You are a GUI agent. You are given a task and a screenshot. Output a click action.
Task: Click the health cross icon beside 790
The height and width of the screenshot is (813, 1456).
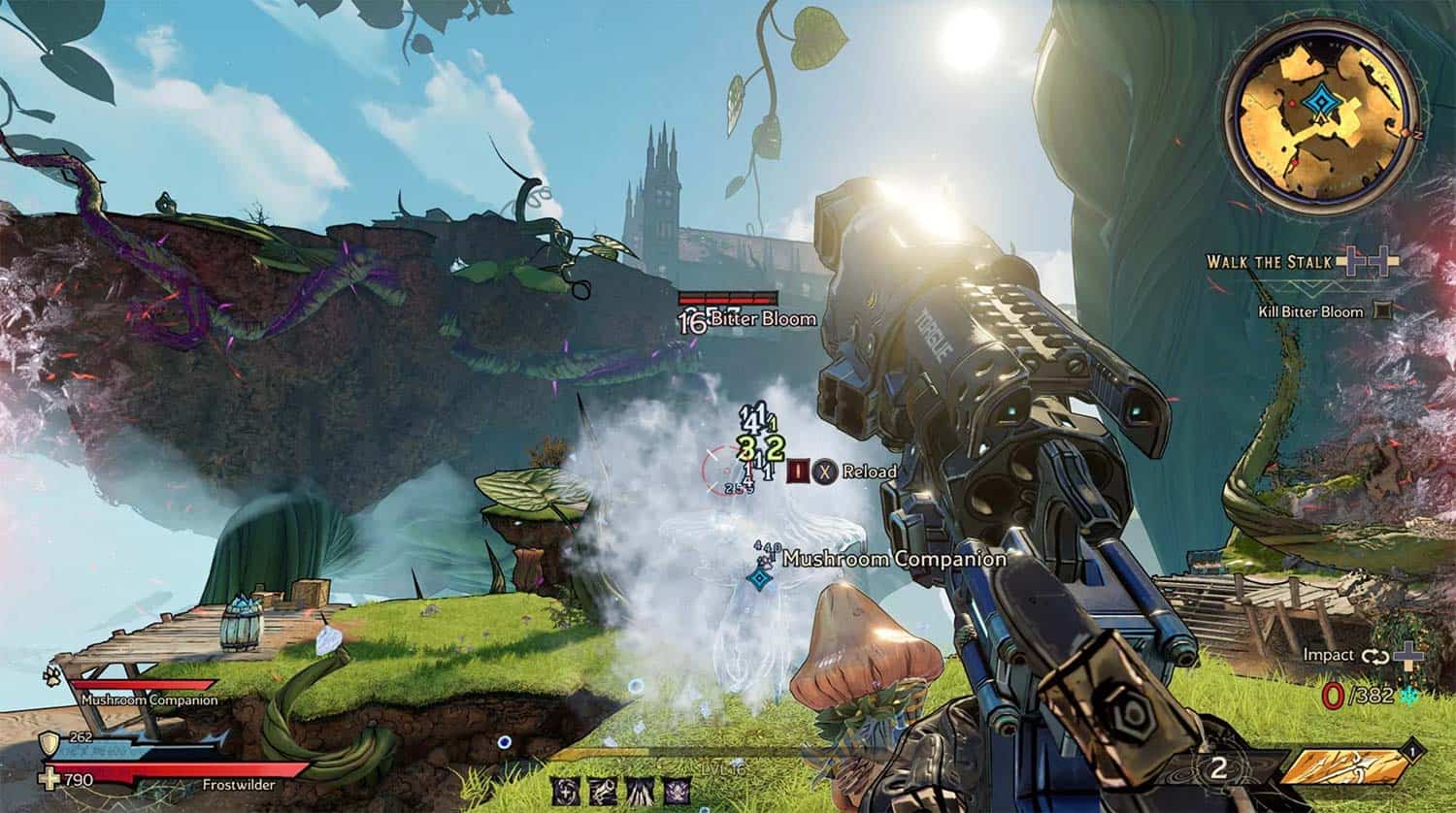point(49,779)
